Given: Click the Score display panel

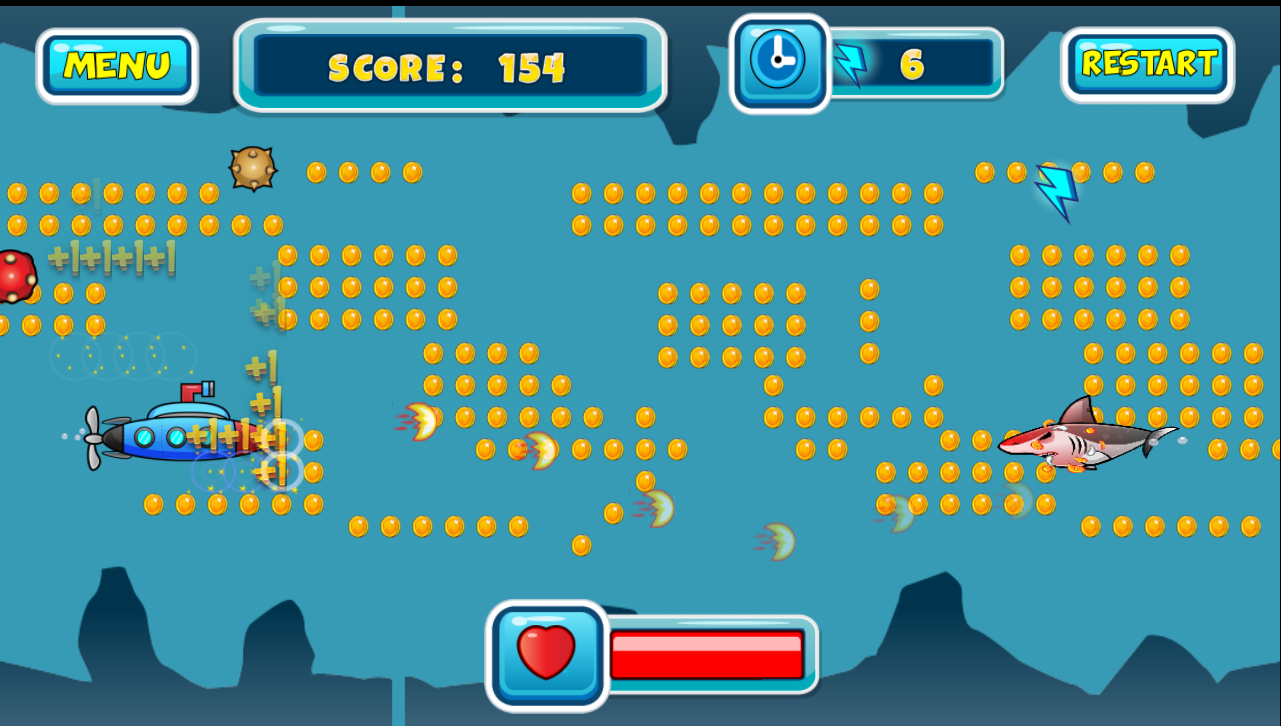Looking at the screenshot, I should pyautogui.click(x=449, y=65).
